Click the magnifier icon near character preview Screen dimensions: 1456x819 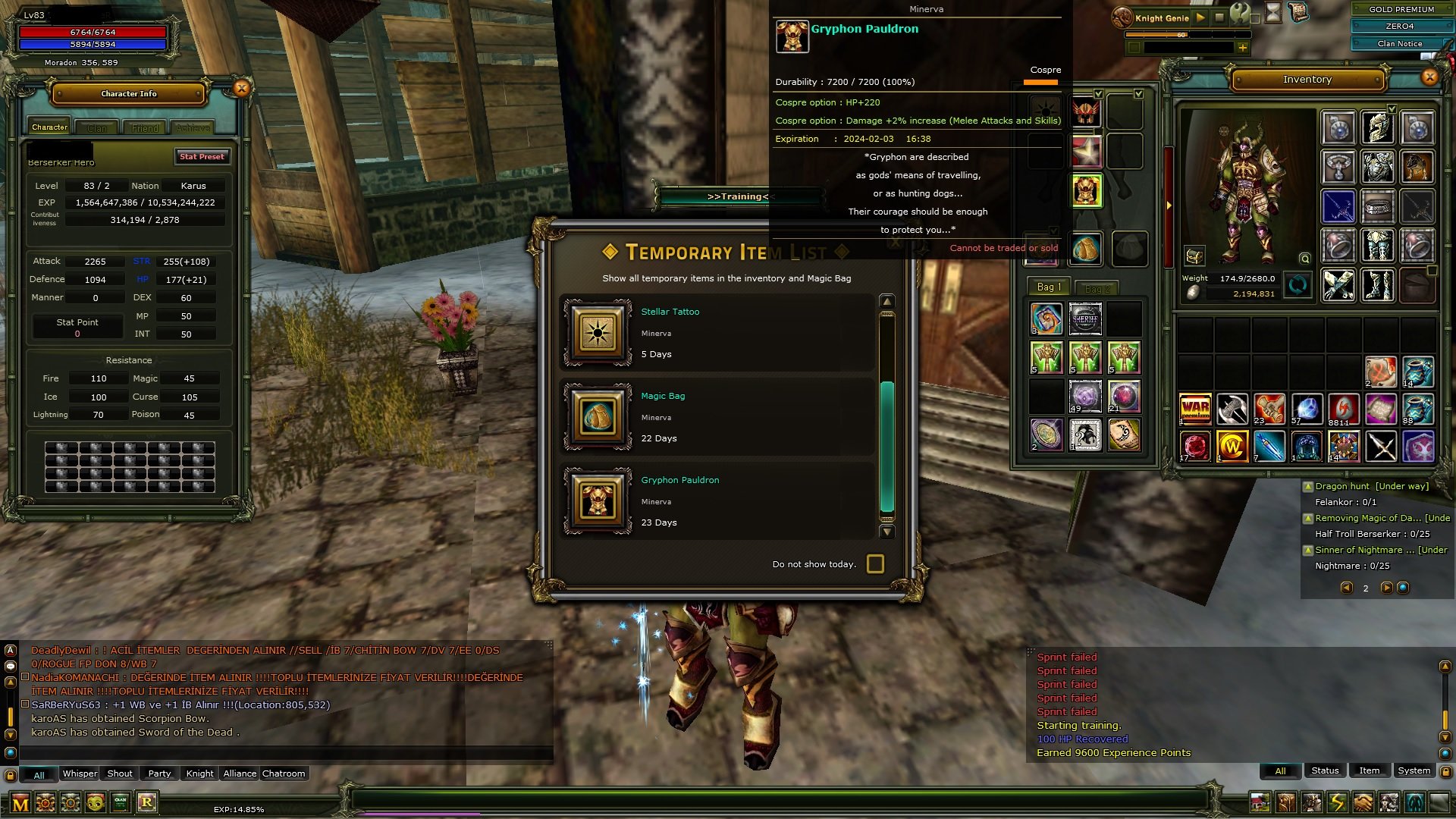[x=1304, y=259]
